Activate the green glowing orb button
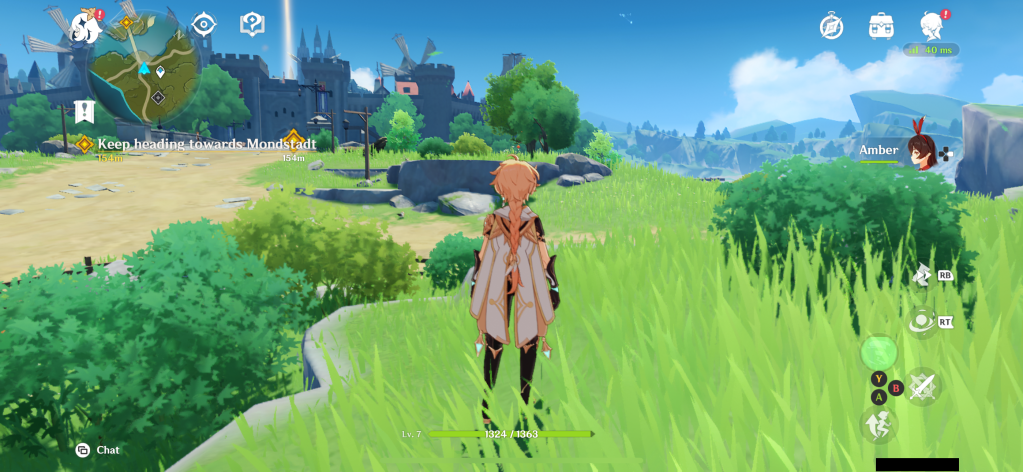 coord(879,352)
